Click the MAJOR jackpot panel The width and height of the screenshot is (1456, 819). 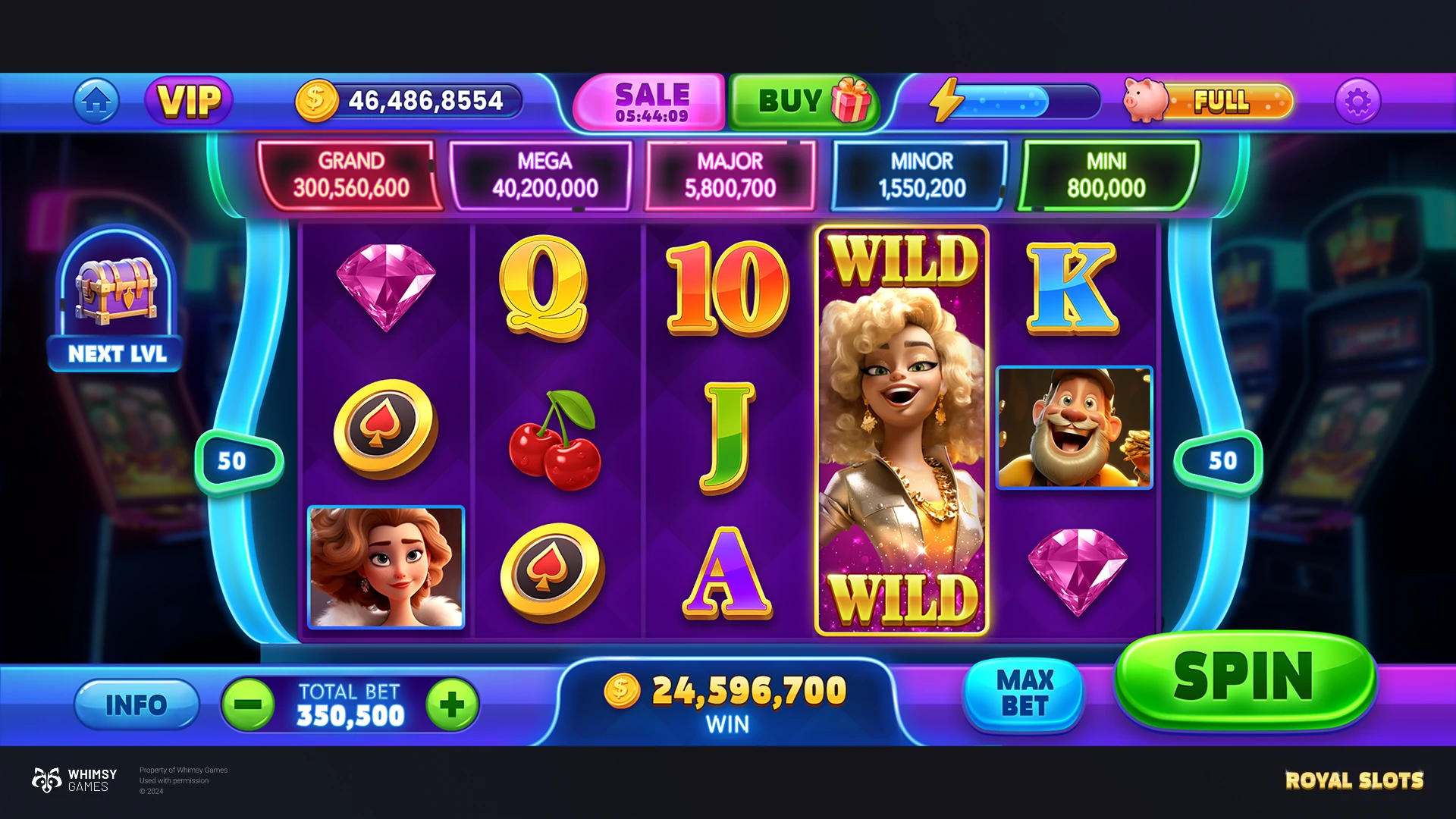pyautogui.click(x=730, y=175)
